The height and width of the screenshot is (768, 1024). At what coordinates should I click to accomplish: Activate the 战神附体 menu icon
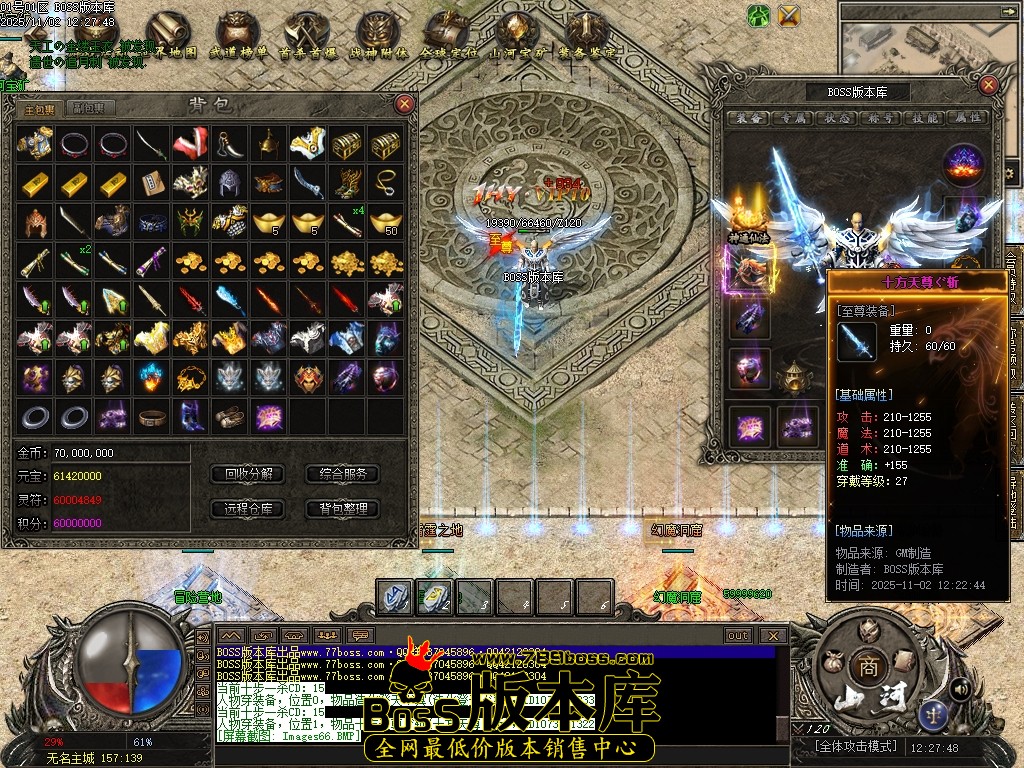click(x=378, y=37)
